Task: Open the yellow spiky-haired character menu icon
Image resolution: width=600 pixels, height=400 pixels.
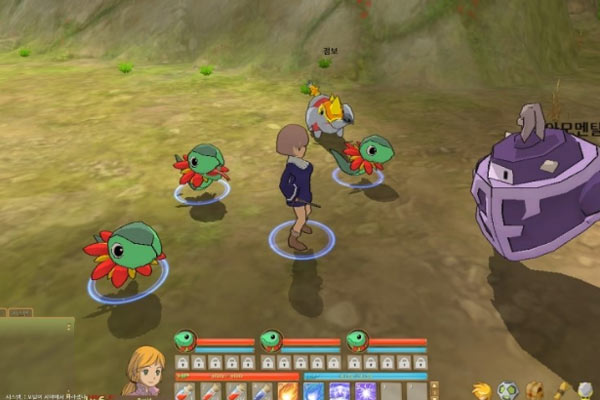Action: tap(482, 390)
